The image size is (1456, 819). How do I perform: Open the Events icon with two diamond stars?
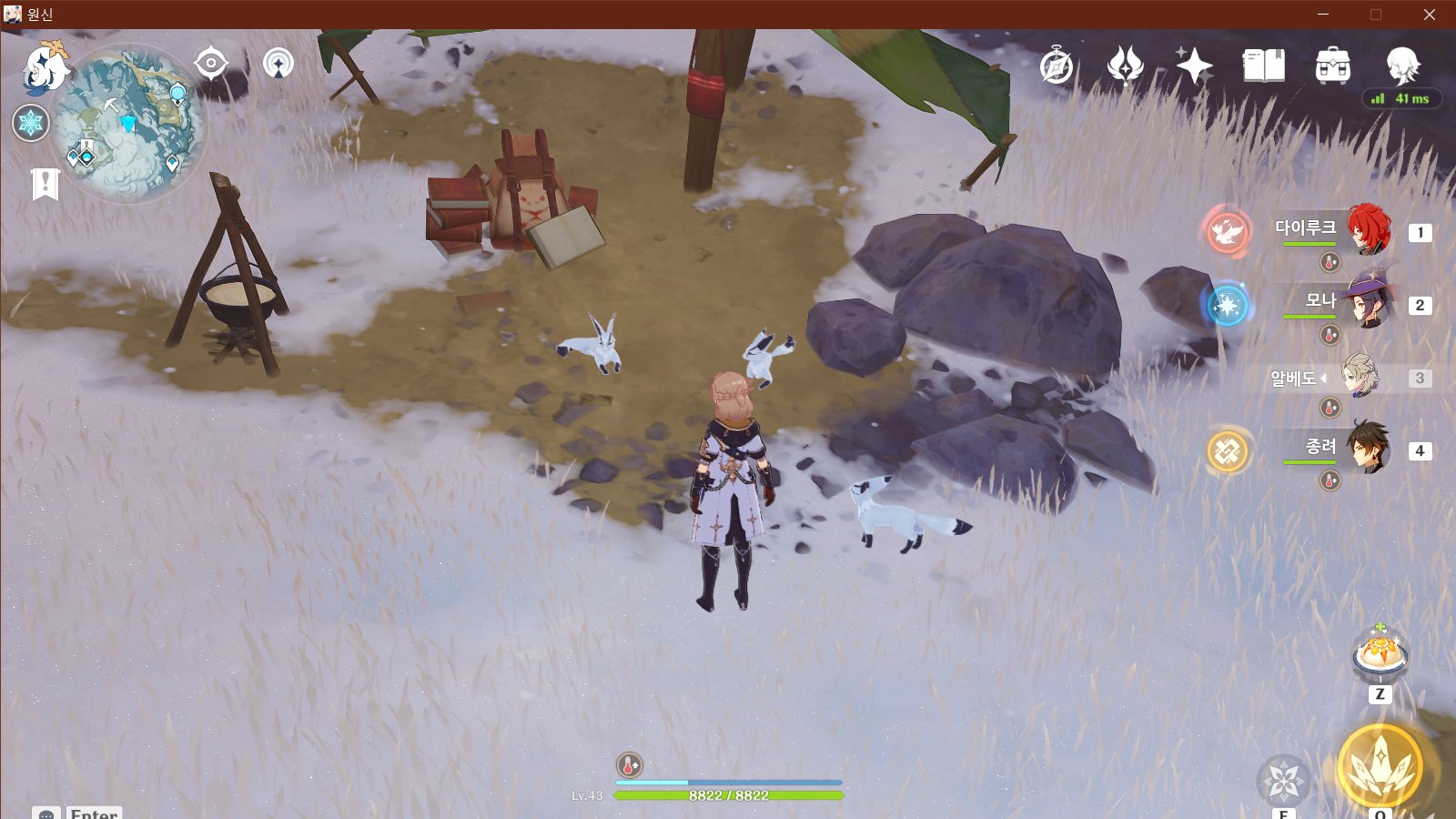(x=1125, y=66)
